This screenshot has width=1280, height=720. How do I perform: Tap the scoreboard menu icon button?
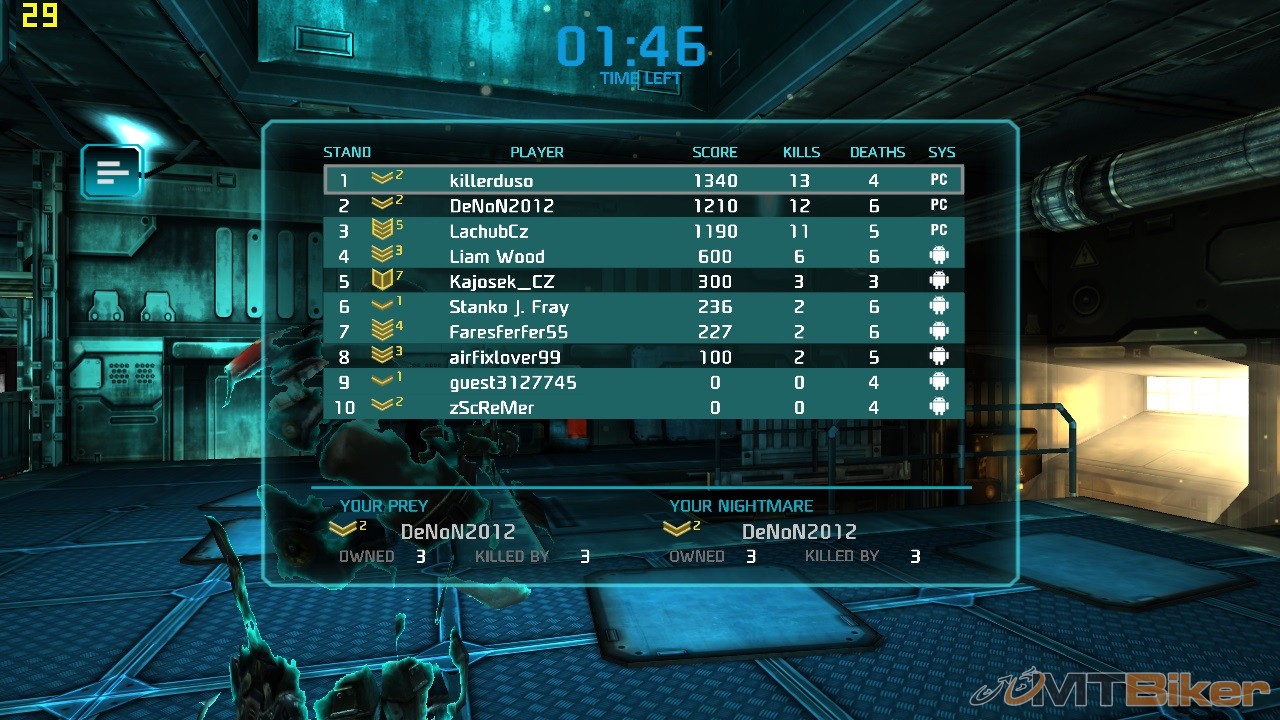point(112,172)
